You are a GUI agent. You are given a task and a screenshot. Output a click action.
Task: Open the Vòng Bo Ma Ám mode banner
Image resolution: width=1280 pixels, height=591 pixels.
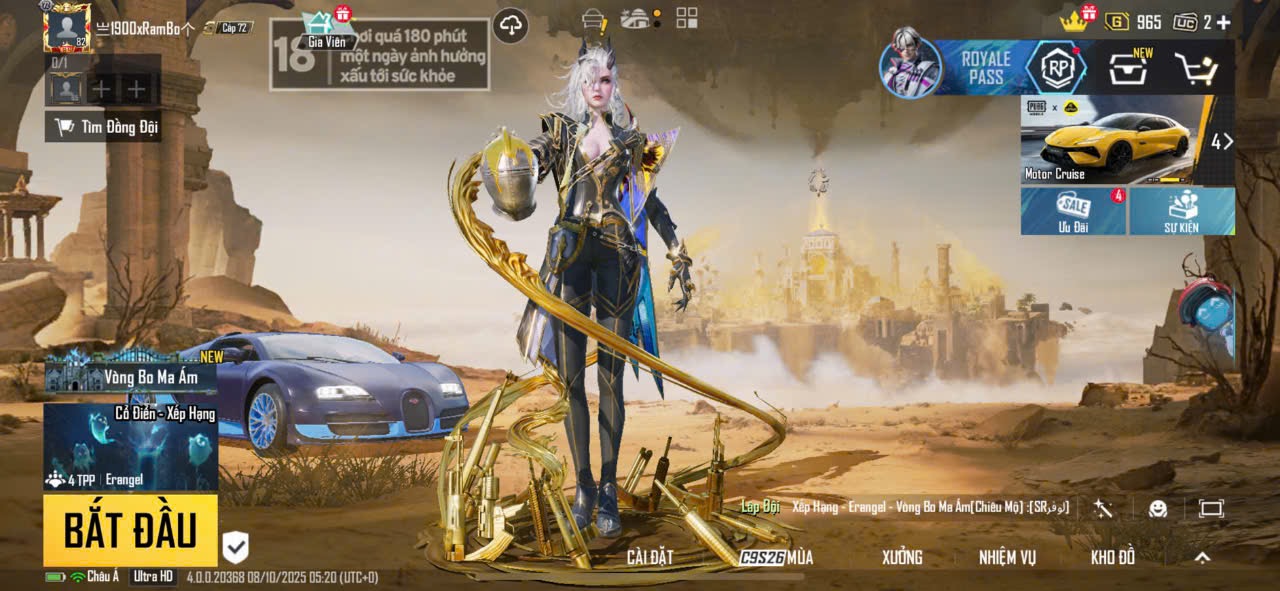(x=131, y=376)
